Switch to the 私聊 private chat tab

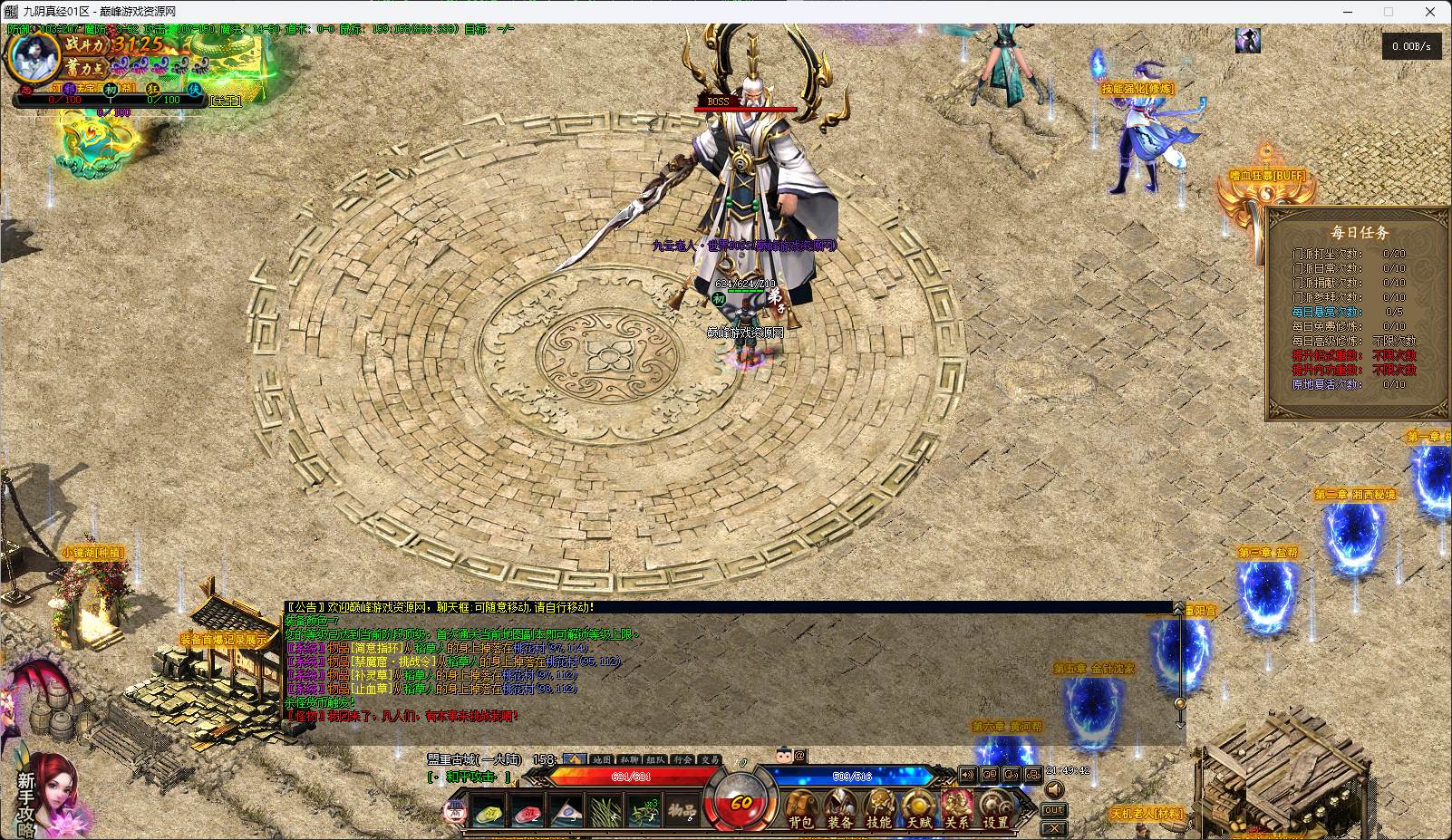[628, 759]
